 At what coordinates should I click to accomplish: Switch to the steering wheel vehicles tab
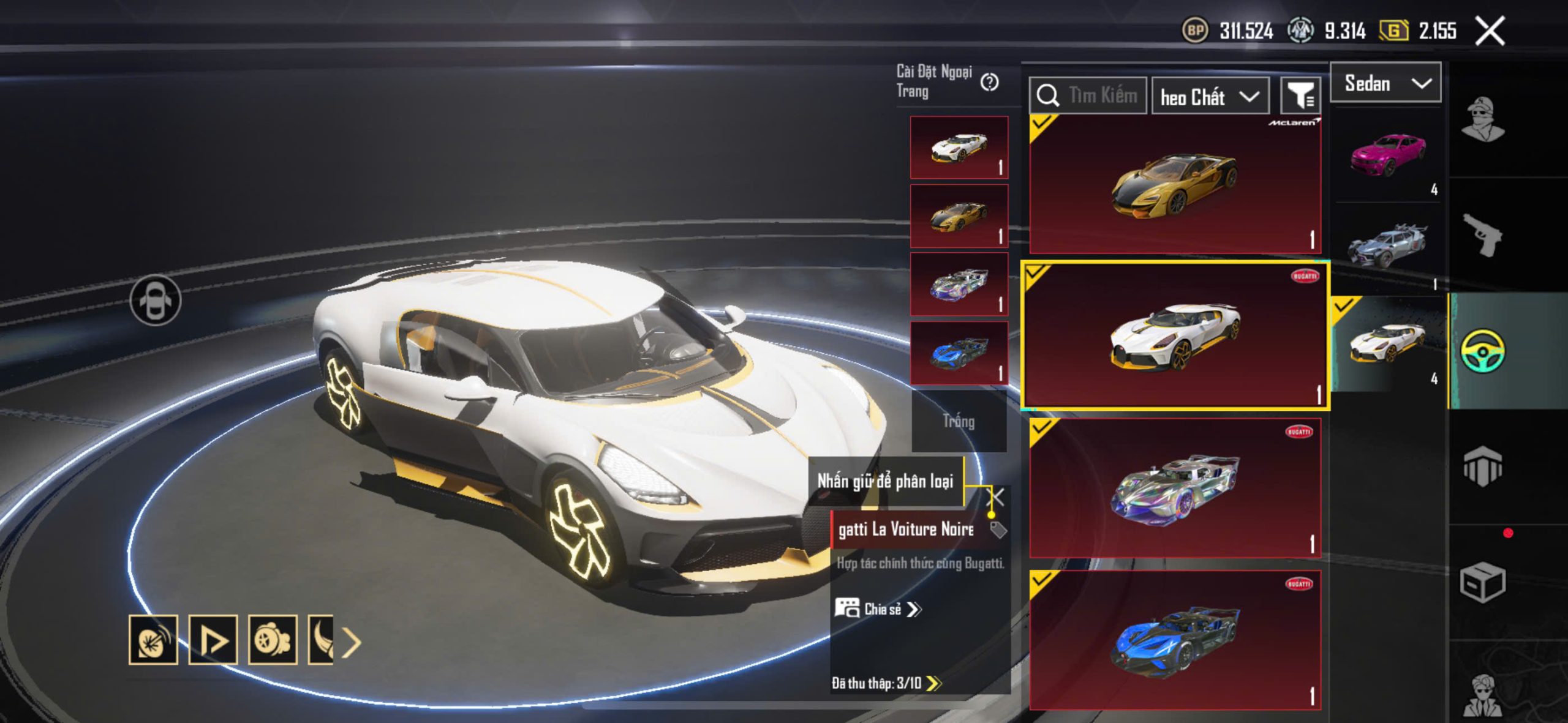point(1482,351)
